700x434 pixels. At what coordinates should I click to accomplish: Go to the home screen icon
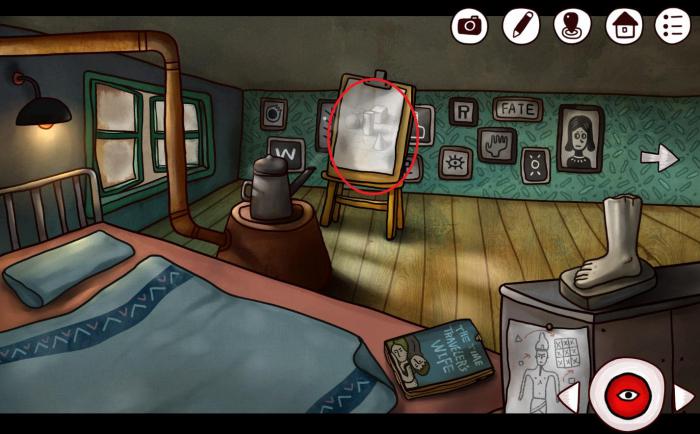click(x=624, y=25)
